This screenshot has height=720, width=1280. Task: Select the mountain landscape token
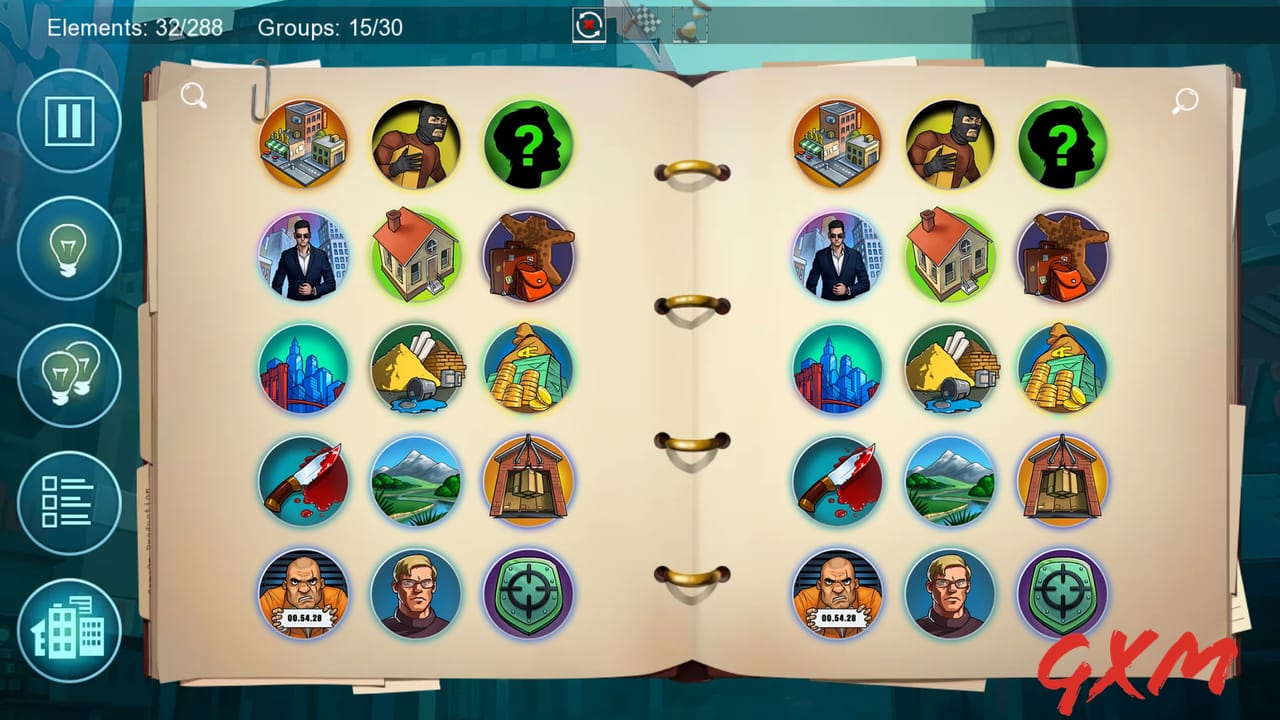[x=418, y=481]
